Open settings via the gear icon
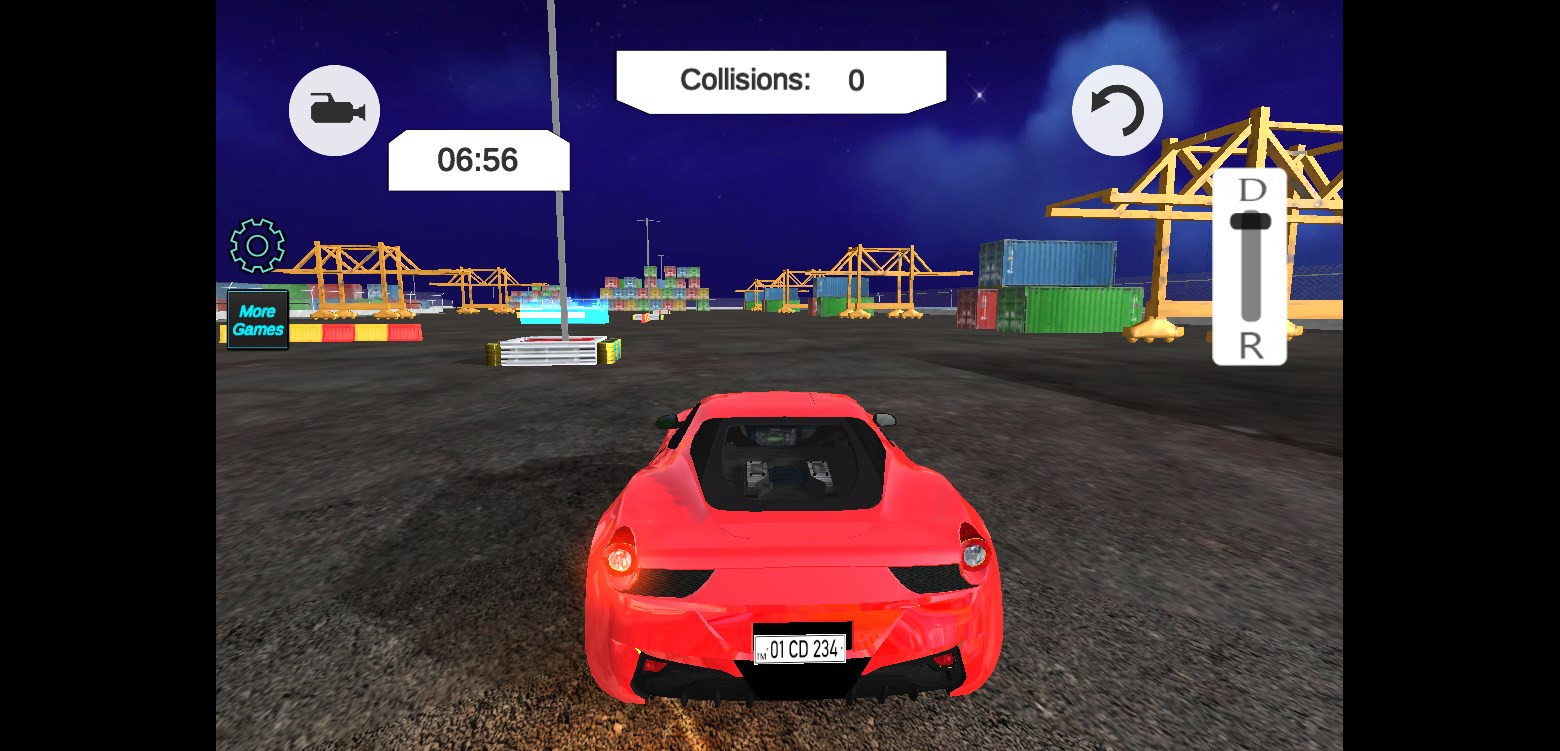This screenshot has height=751, width=1560. coord(257,245)
